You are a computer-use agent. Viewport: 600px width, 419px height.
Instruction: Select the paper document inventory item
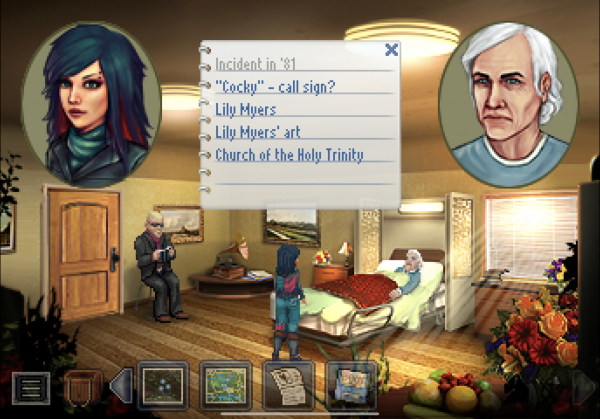pyautogui.click(x=288, y=384)
